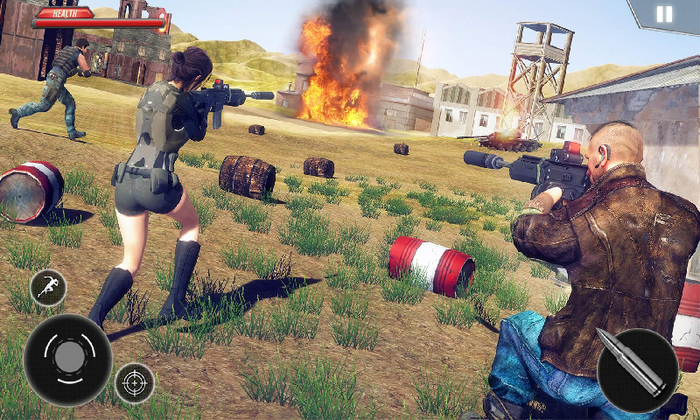
Task: Pause the game with the pause button
Action: click(x=664, y=16)
